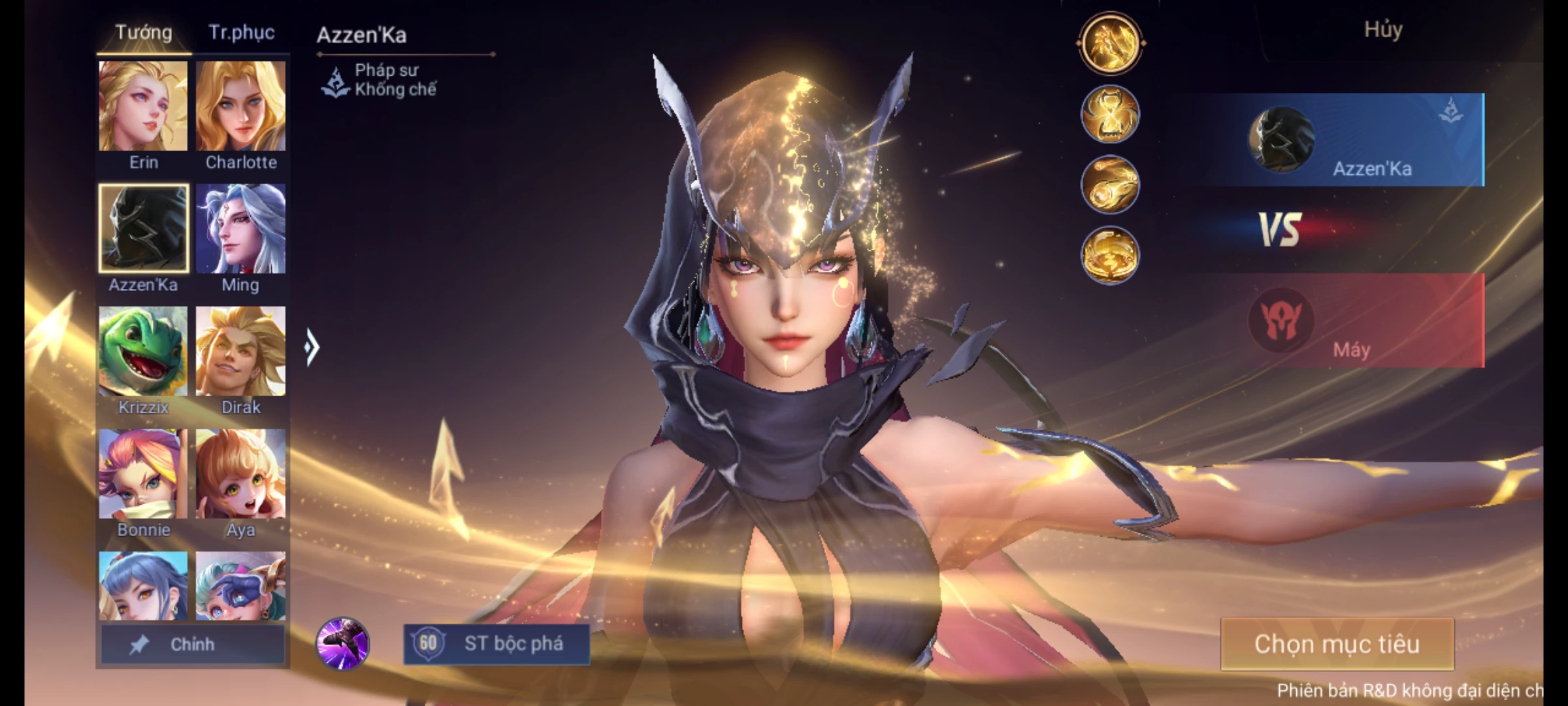1568x706 pixels.
Task: Select Bonnie from the hero list
Action: coord(143,474)
